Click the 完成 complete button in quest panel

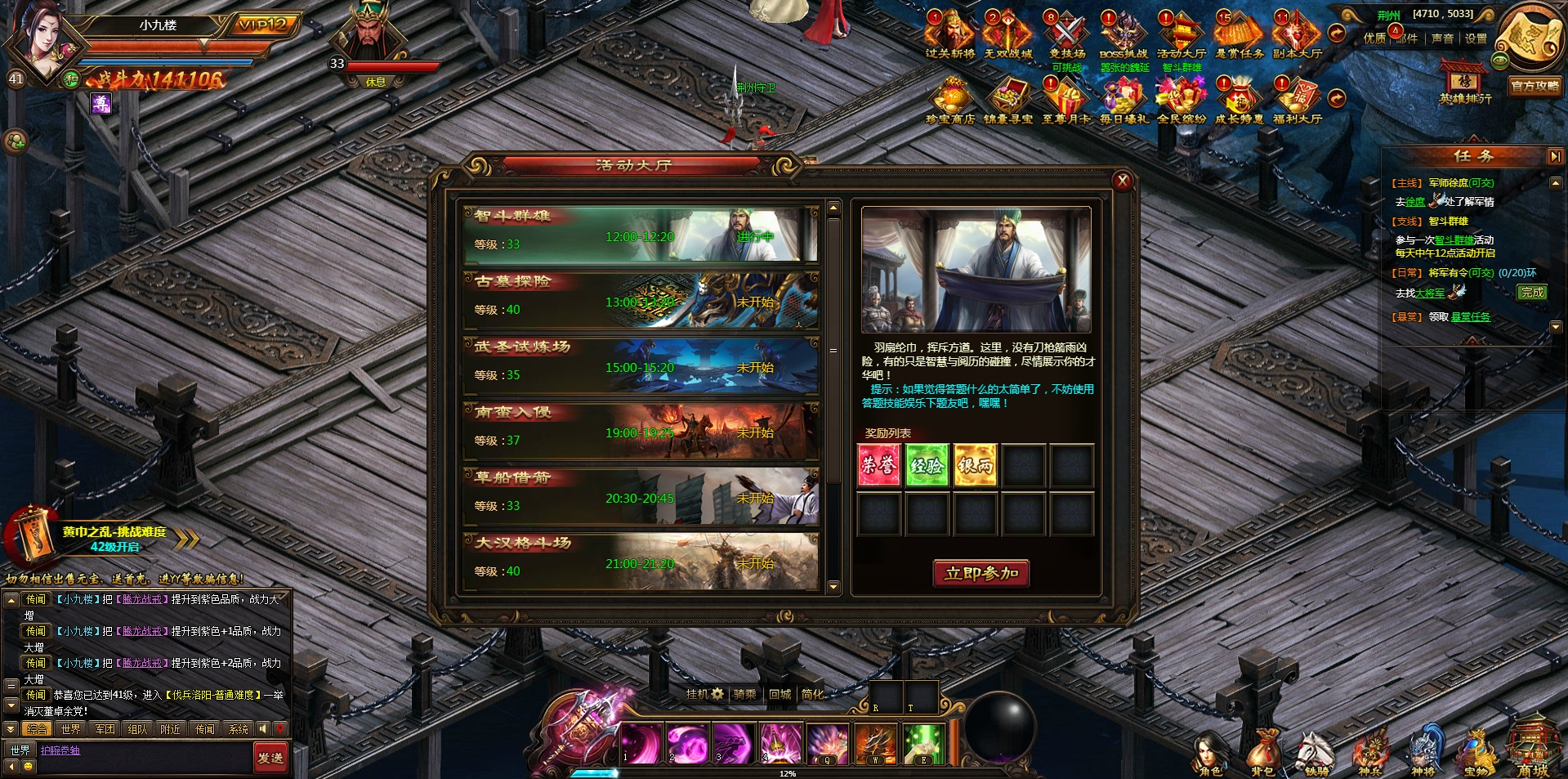point(1532,293)
